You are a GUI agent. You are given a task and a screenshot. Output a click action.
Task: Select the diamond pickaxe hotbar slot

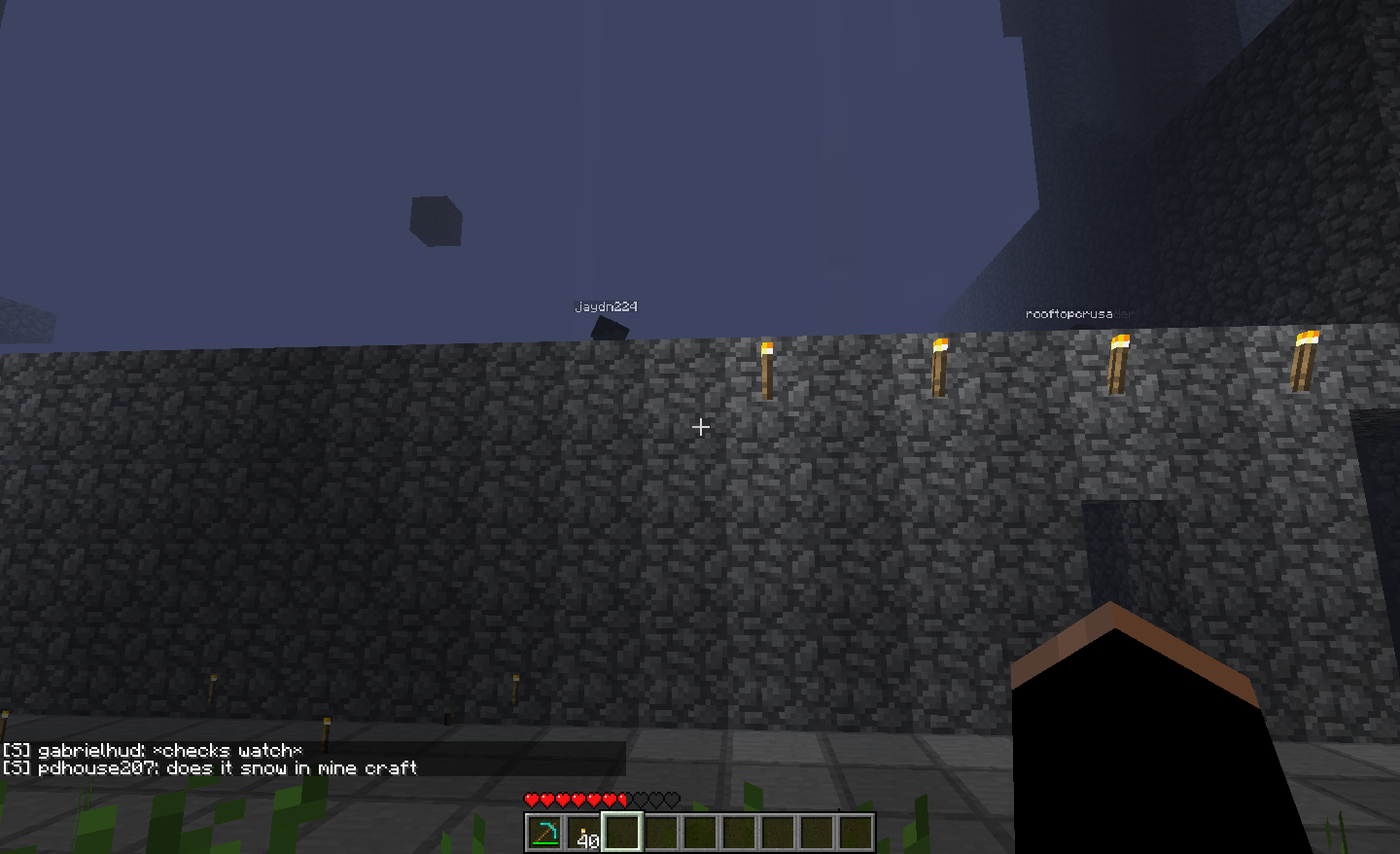[544, 833]
